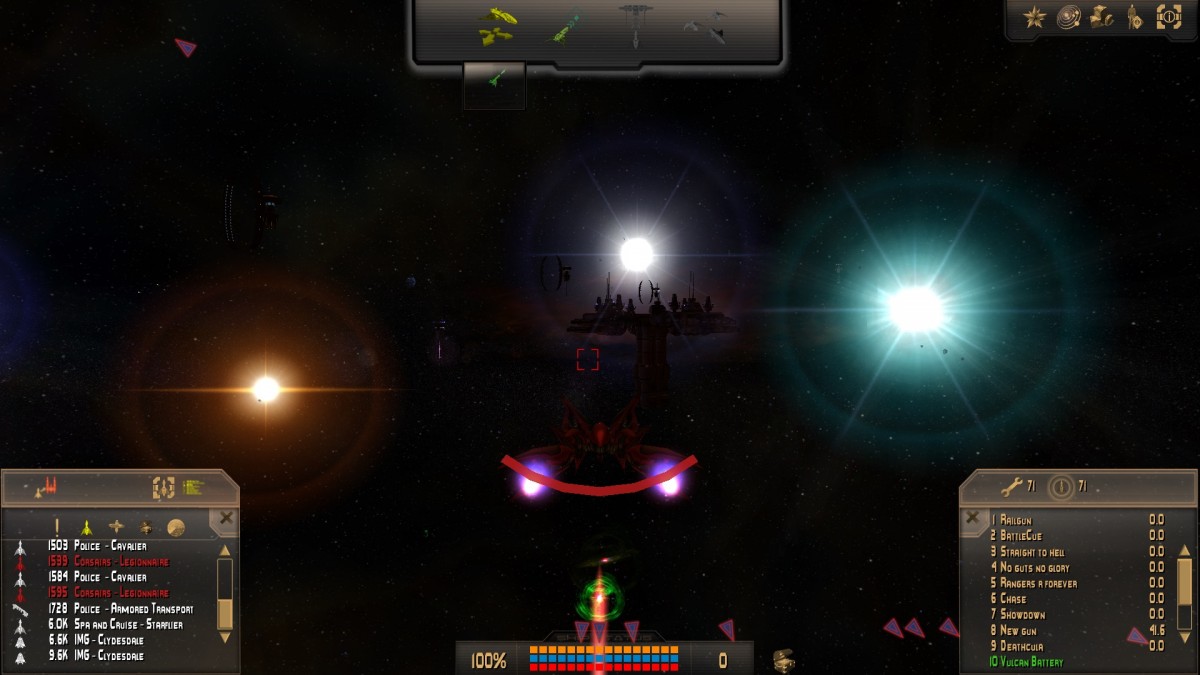Select the Vulcan Battery weapon entry
Image resolution: width=1200 pixels, height=675 pixels.
click(1030, 662)
